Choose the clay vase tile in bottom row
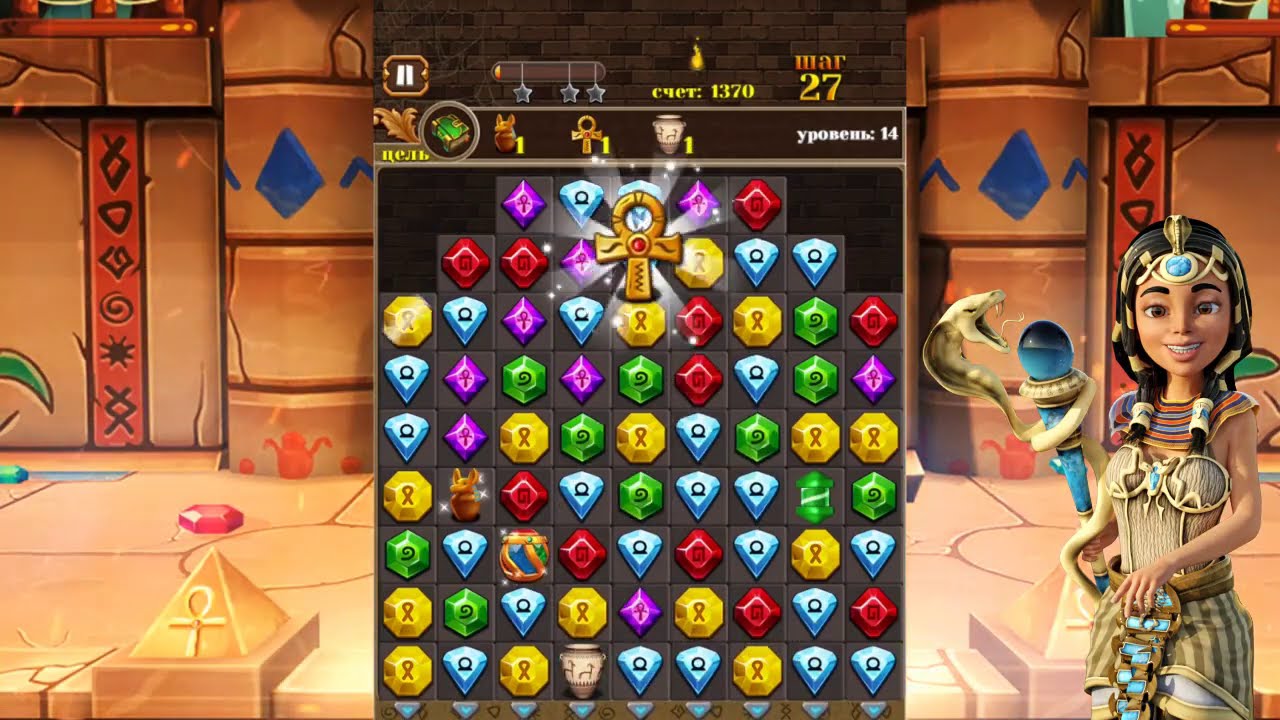Viewport: 1280px width, 720px height. click(581, 669)
